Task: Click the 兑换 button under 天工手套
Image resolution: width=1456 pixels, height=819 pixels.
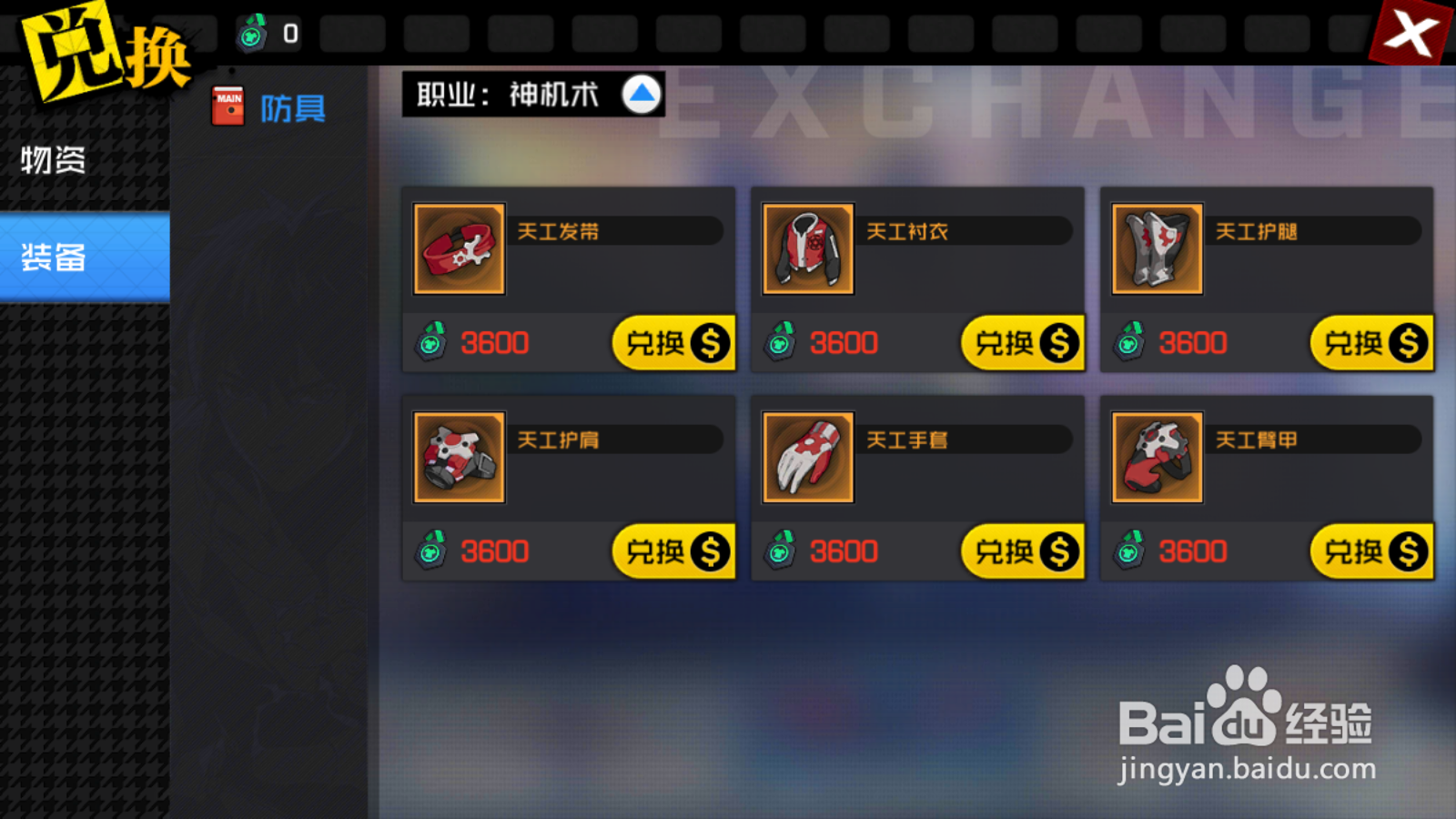Action: click(1021, 551)
